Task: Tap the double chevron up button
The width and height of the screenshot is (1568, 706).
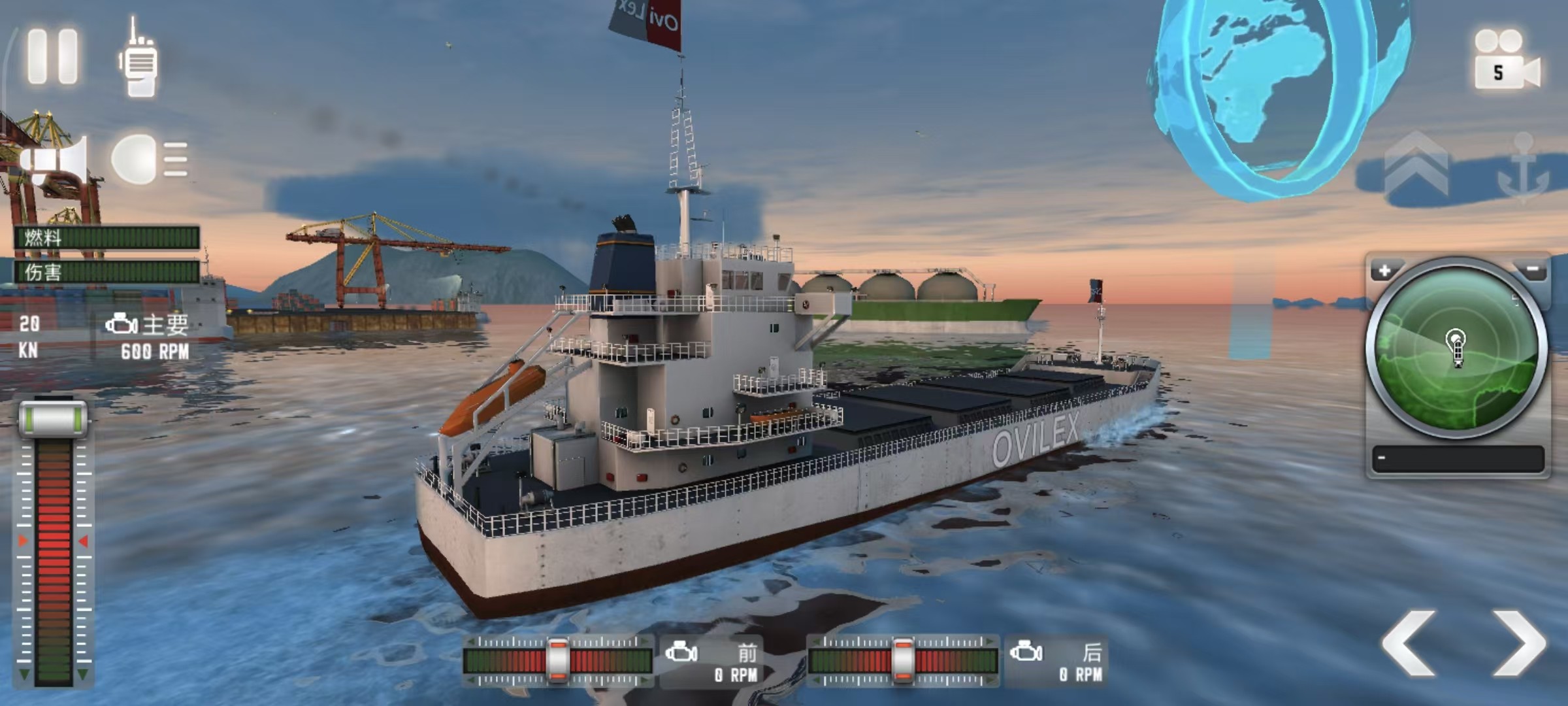Action: pos(1416,168)
